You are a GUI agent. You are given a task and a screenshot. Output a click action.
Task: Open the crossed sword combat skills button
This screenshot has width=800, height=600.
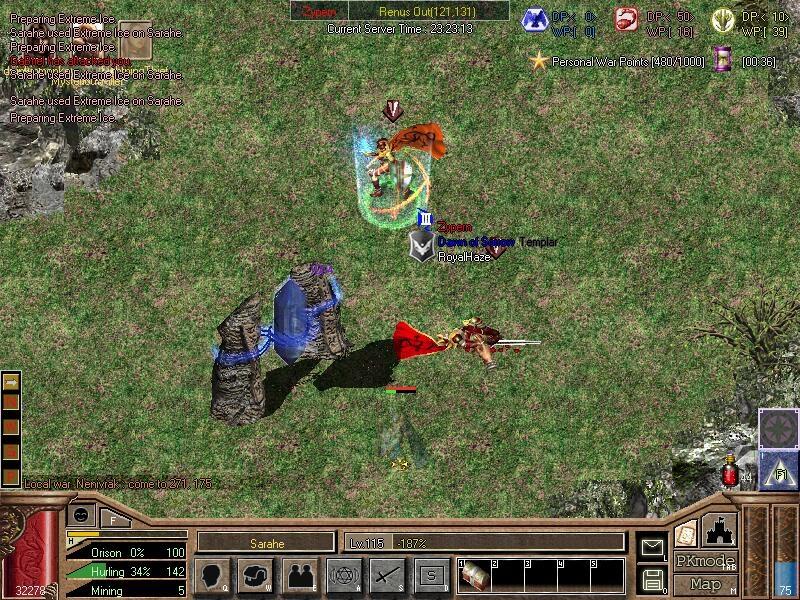click(387, 575)
